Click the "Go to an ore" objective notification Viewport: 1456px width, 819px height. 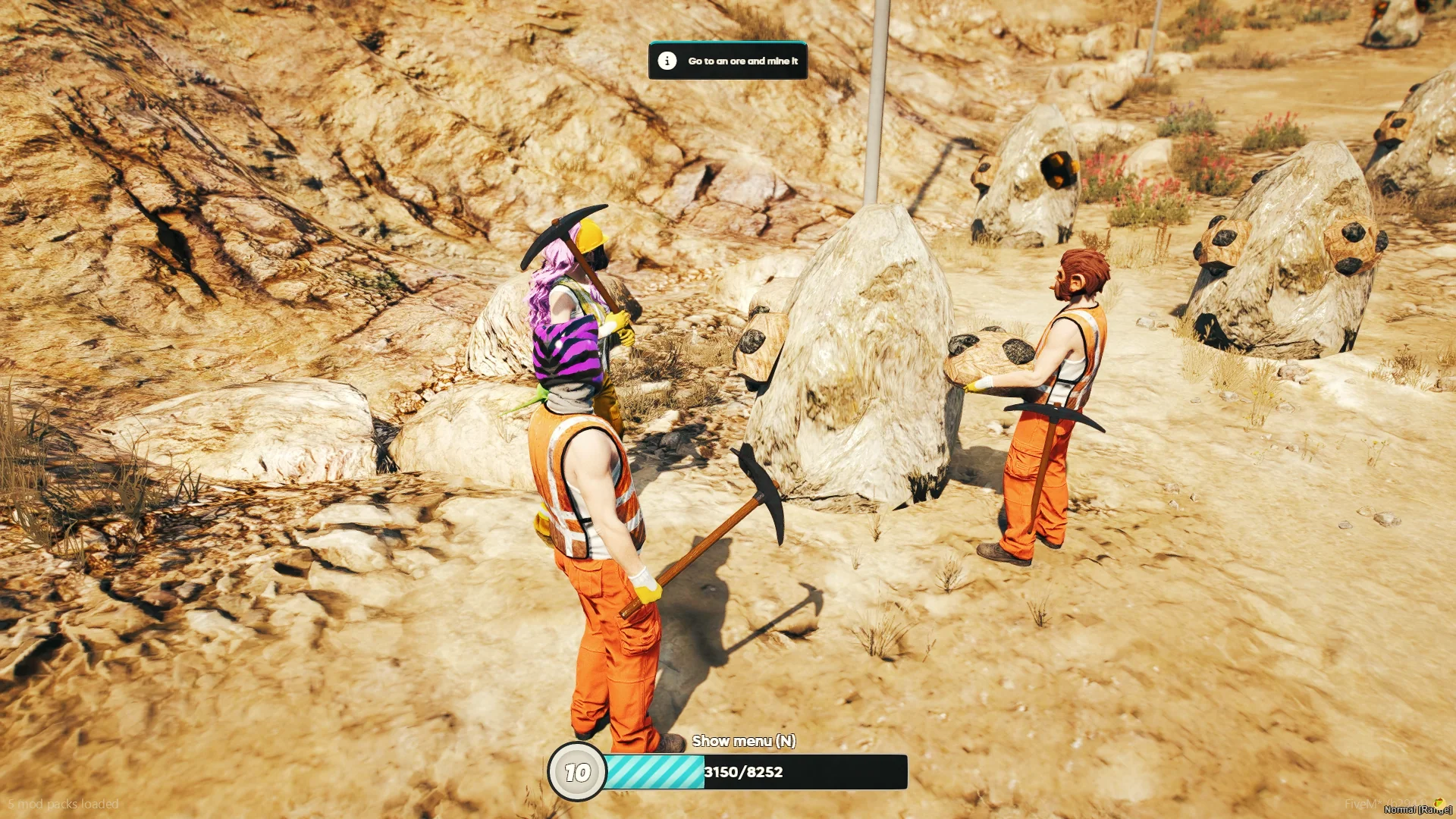pyautogui.click(x=728, y=61)
